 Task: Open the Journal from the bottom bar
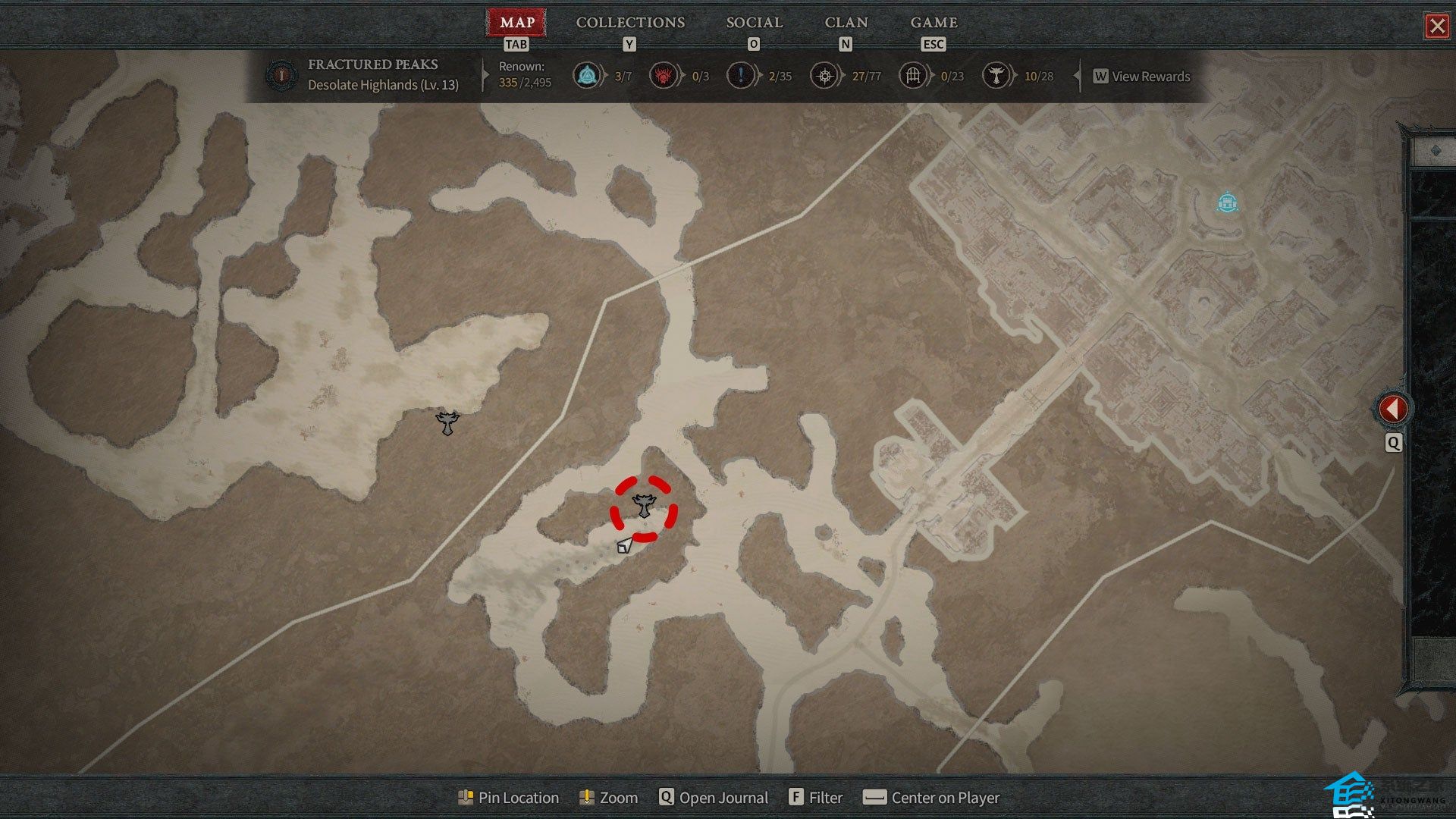pos(714,798)
